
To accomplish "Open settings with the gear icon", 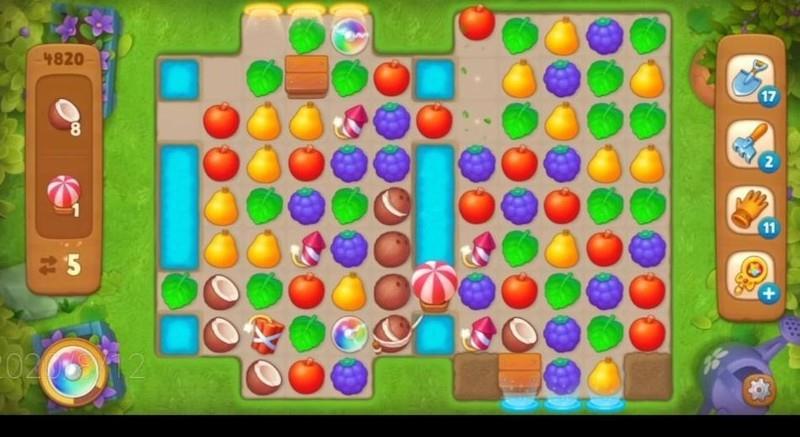I will [x=759, y=387].
